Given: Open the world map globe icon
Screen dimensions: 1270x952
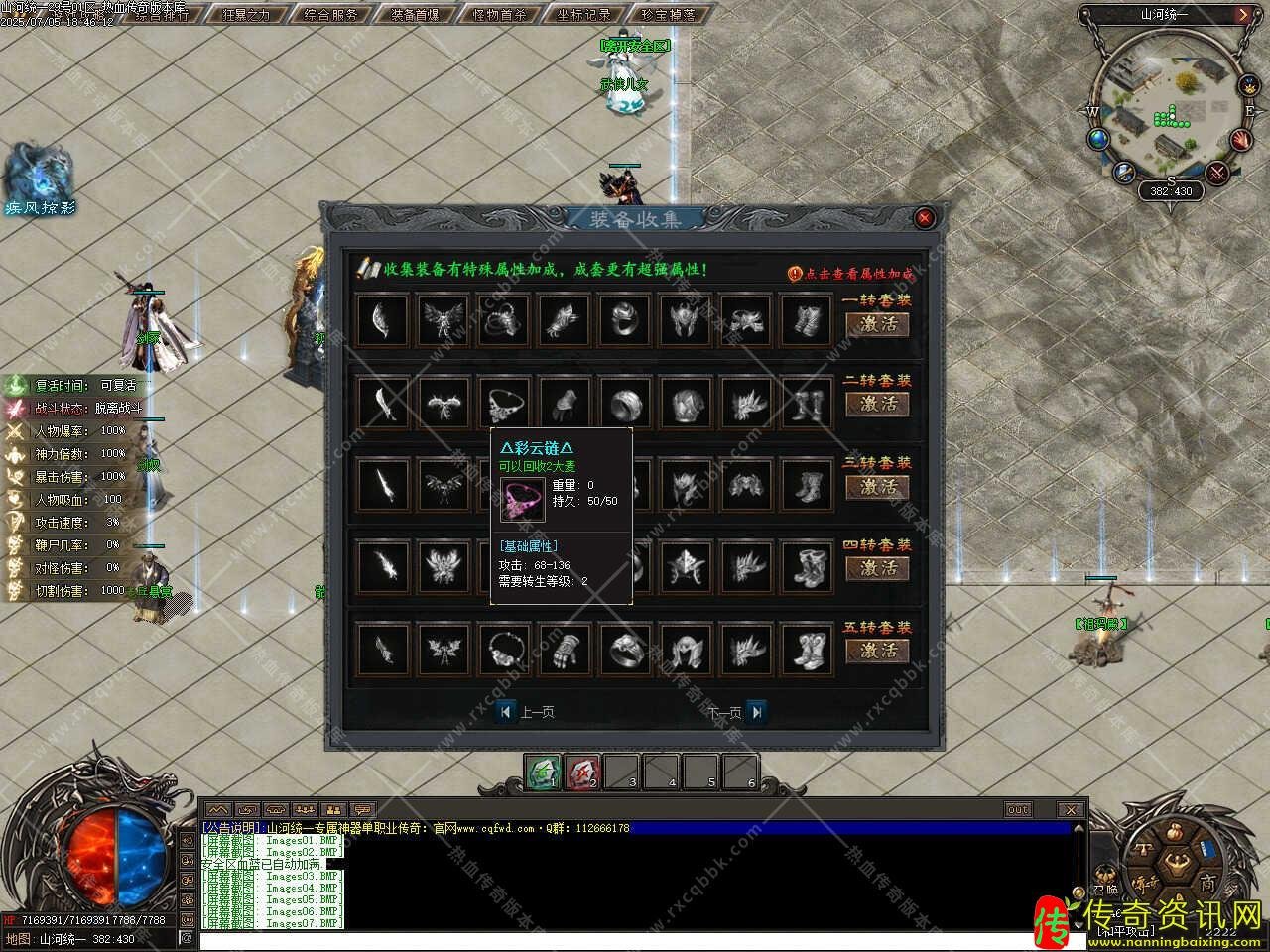Looking at the screenshot, I should click(x=1098, y=139).
